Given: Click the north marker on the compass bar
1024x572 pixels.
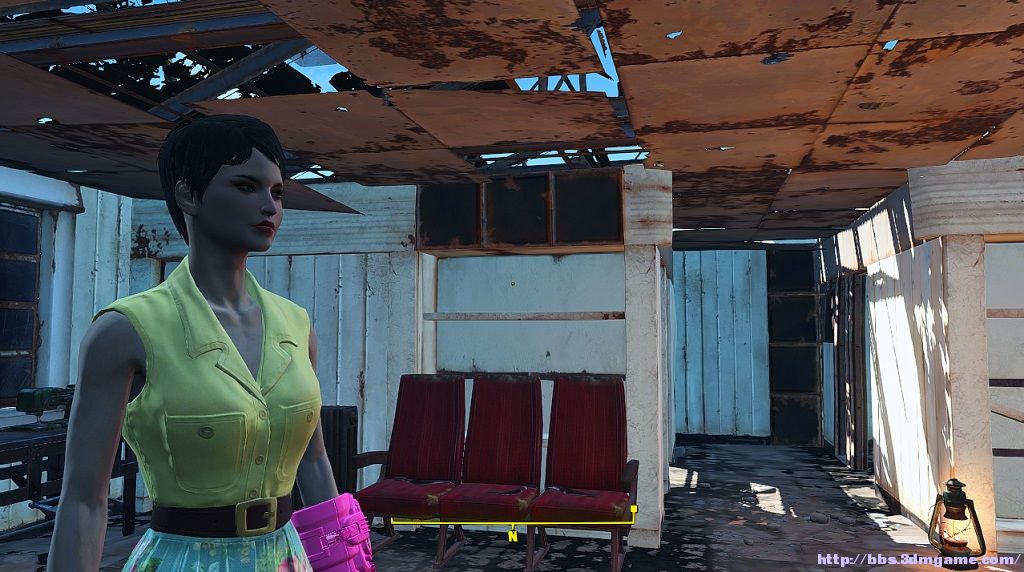Looking at the screenshot, I should pos(513,535).
